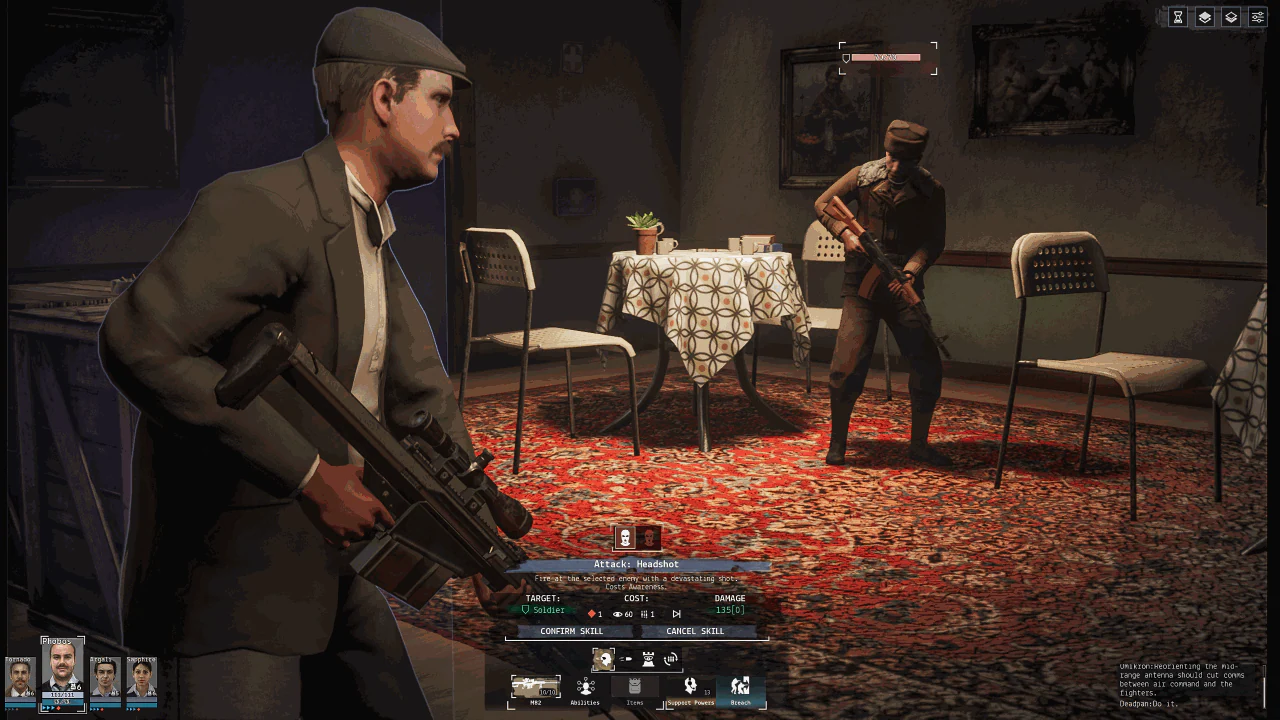This screenshot has width=1280, height=720.
Task: Select the overwatch crown skill icon
Action: click(649, 658)
